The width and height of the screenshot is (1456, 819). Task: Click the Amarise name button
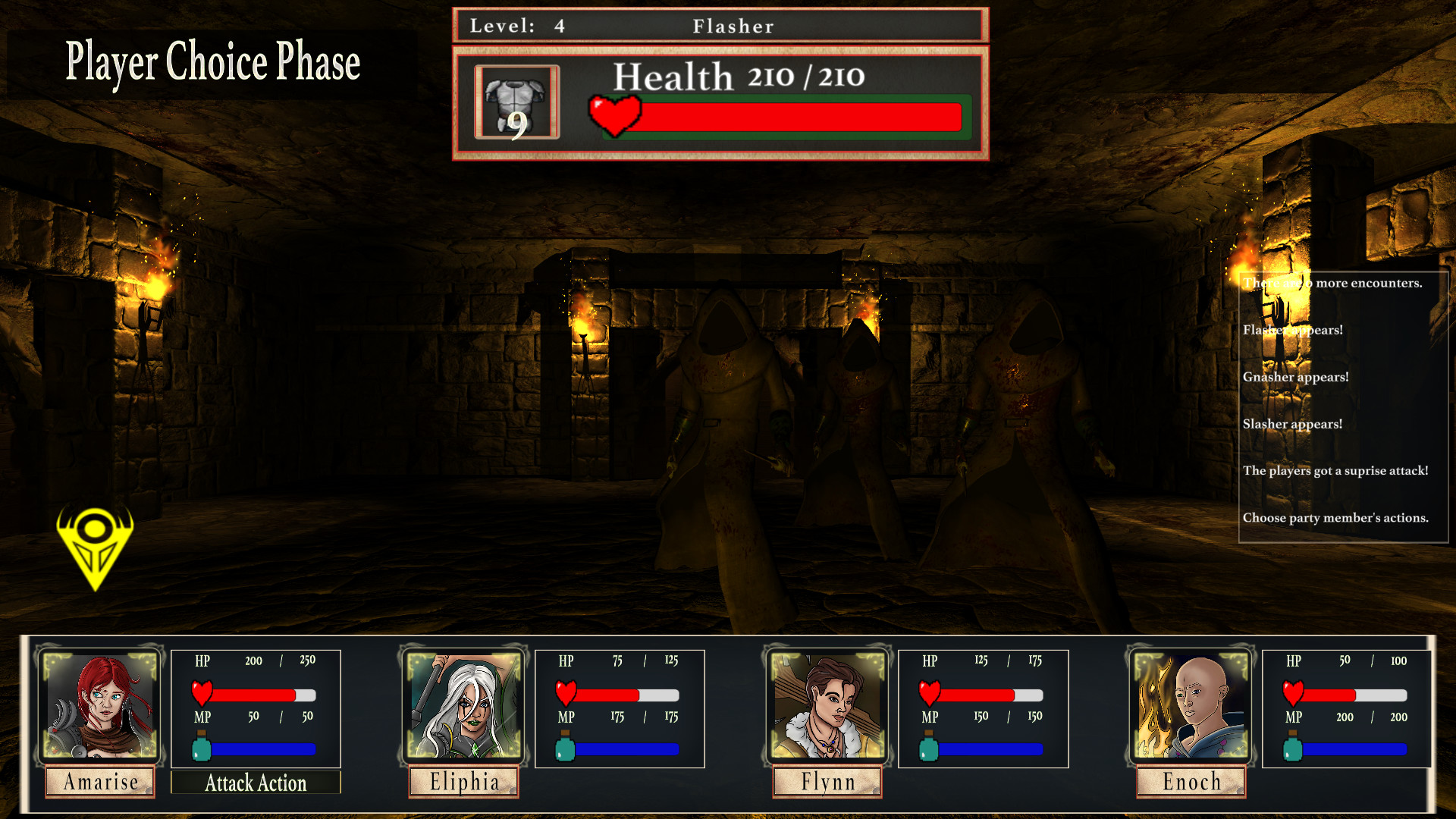(99, 782)
